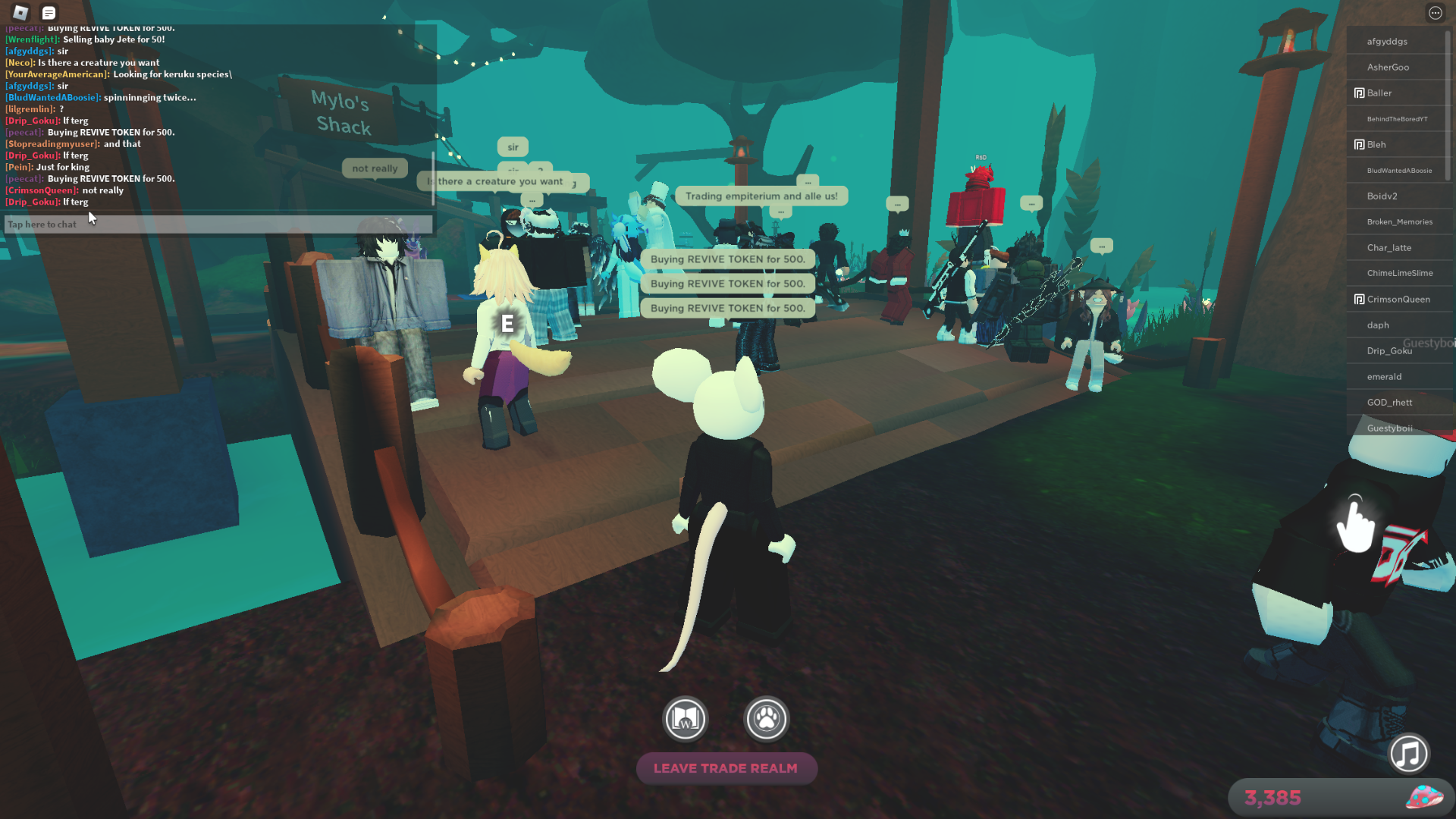
Task: Leave the Trade Realm
Action: [726, 768]
